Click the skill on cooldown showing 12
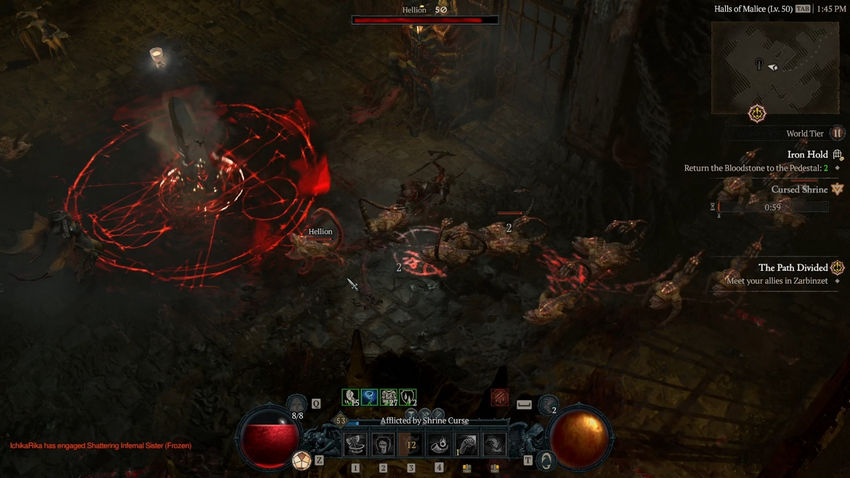Image resolution: width=850 pixels, height=478 pixels. tap(411, 444)
